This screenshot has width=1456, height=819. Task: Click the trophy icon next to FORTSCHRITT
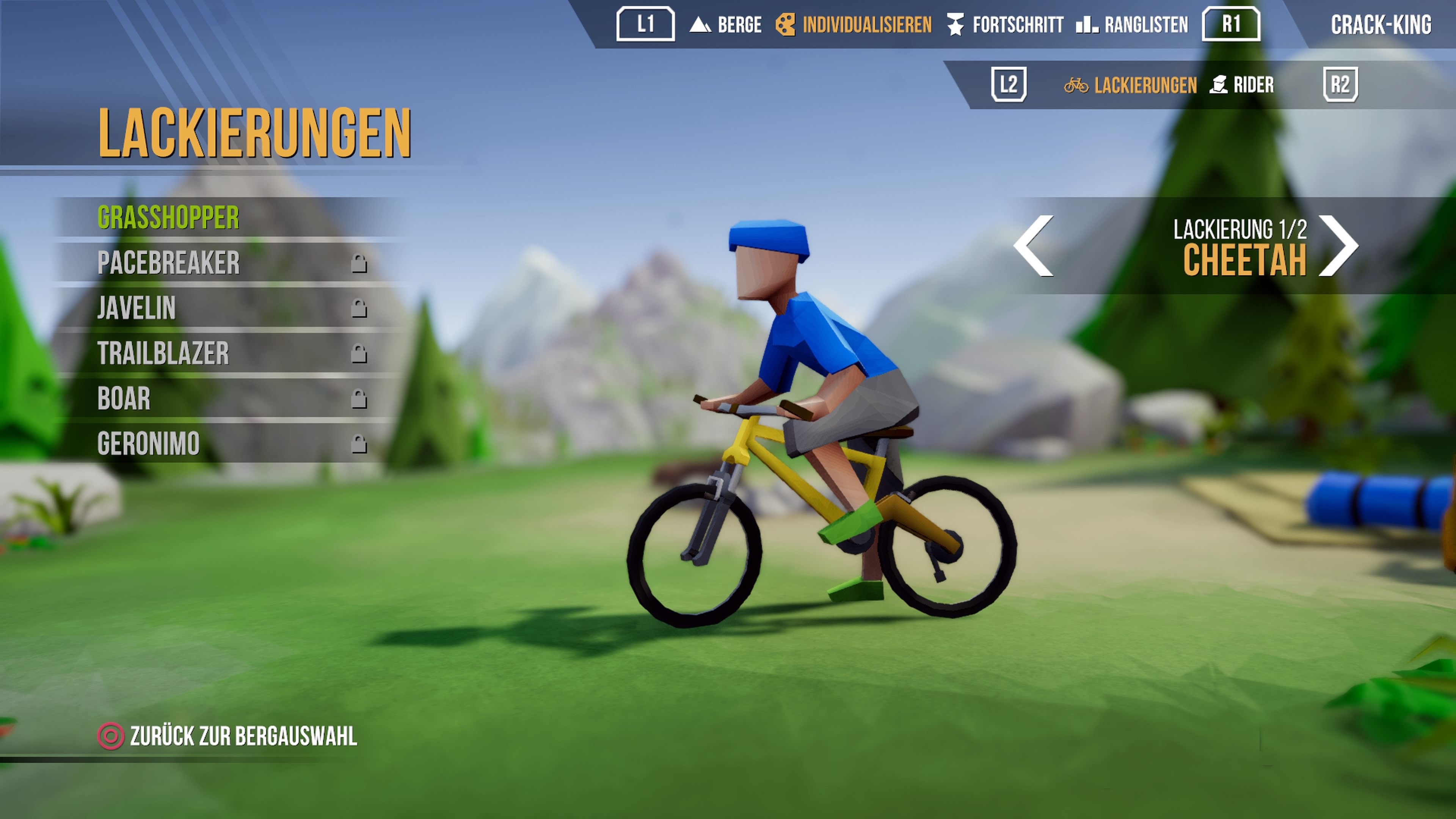click(956, 25)
